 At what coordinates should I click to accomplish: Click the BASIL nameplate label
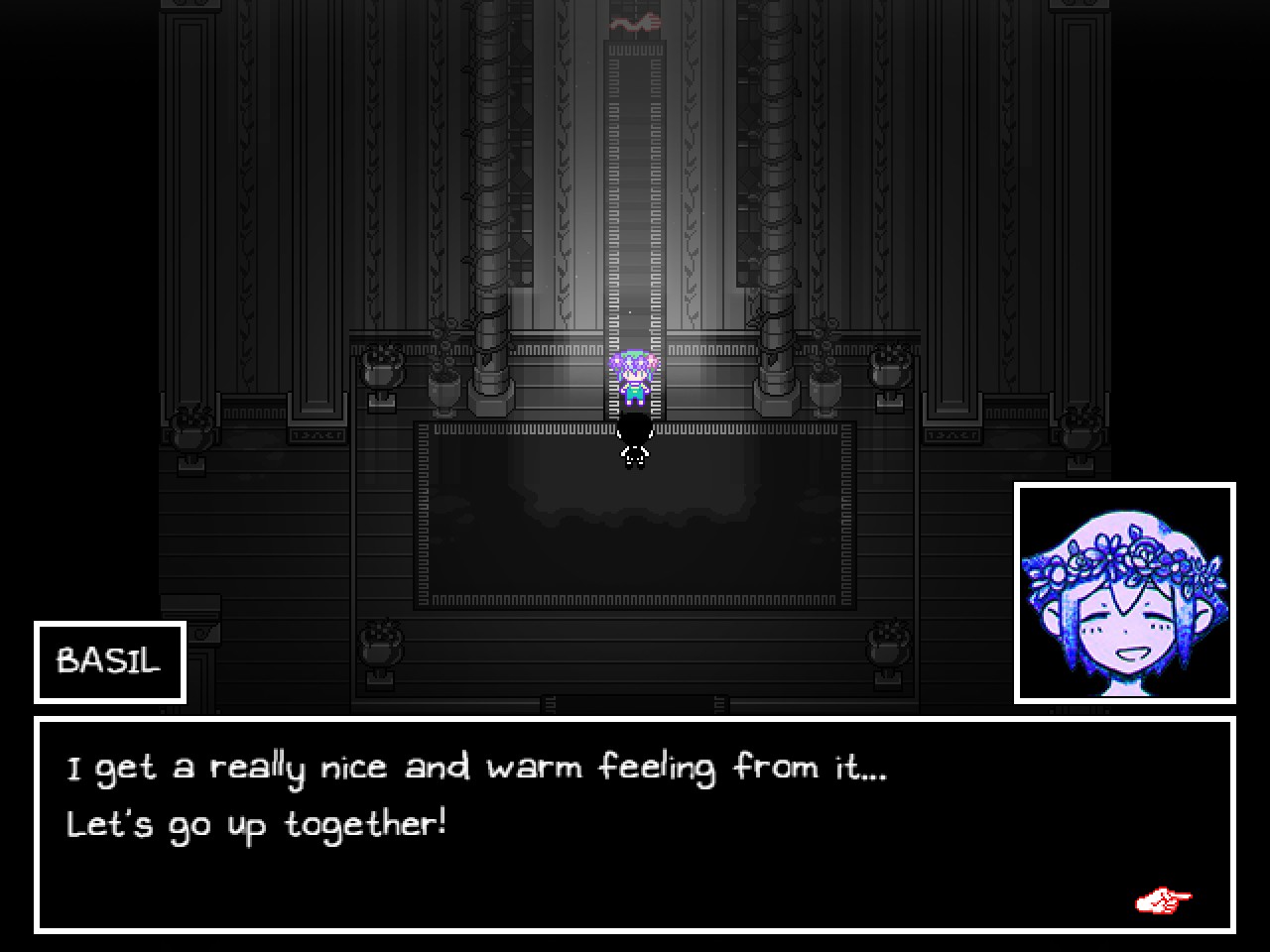(x=108, y=660)
